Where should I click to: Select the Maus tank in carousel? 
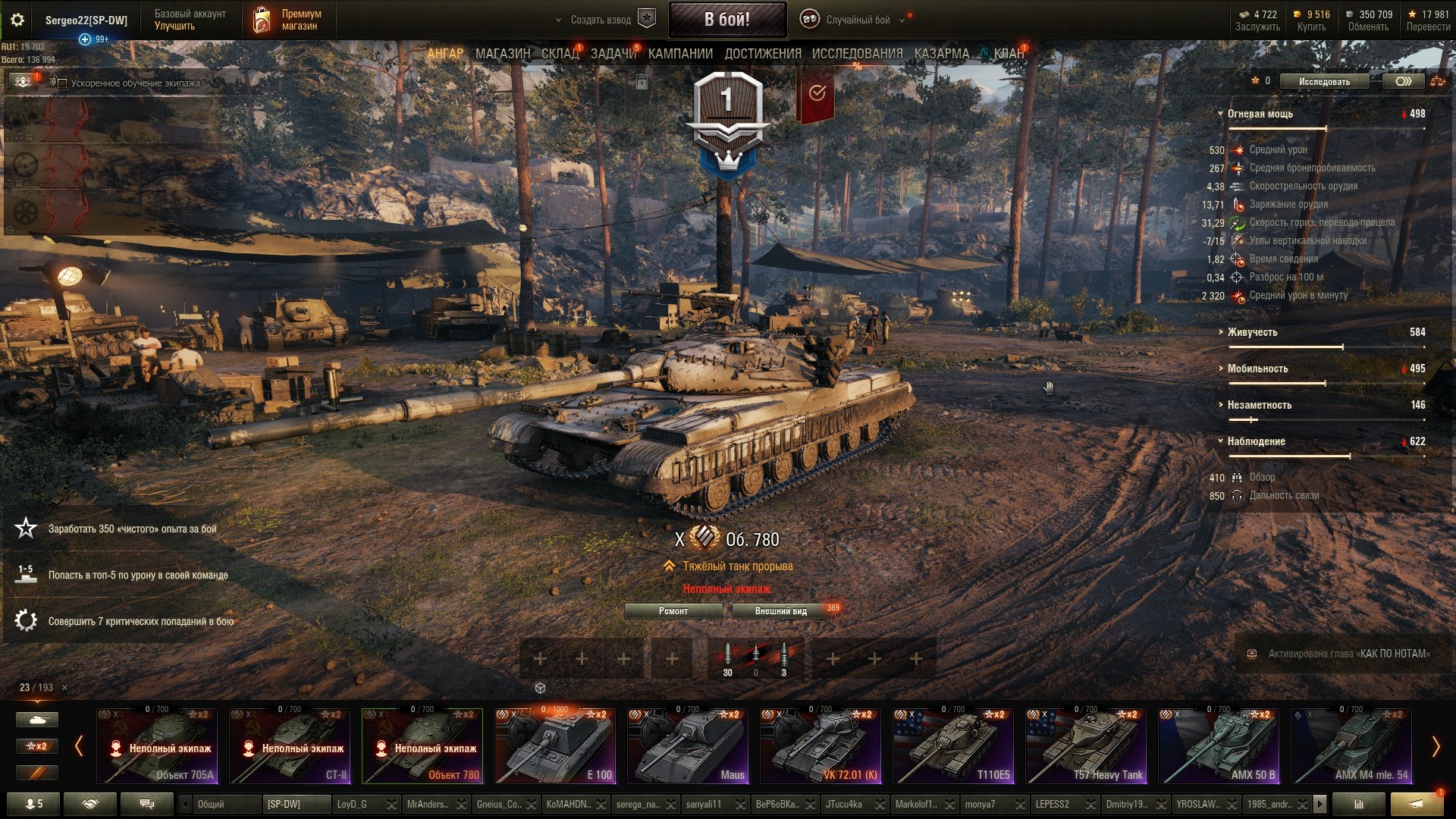688,746
